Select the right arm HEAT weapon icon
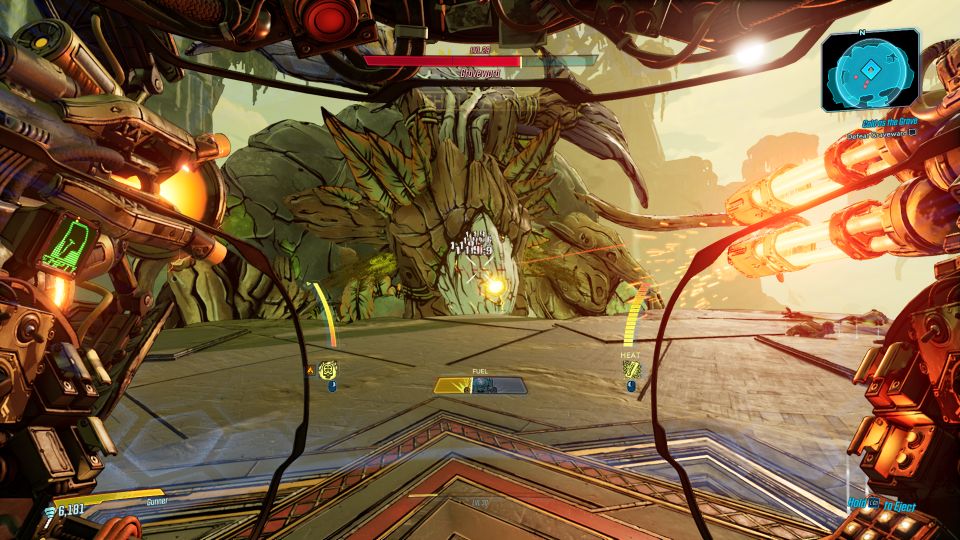This screenshot has height=540, width=960. pos(631,370)
